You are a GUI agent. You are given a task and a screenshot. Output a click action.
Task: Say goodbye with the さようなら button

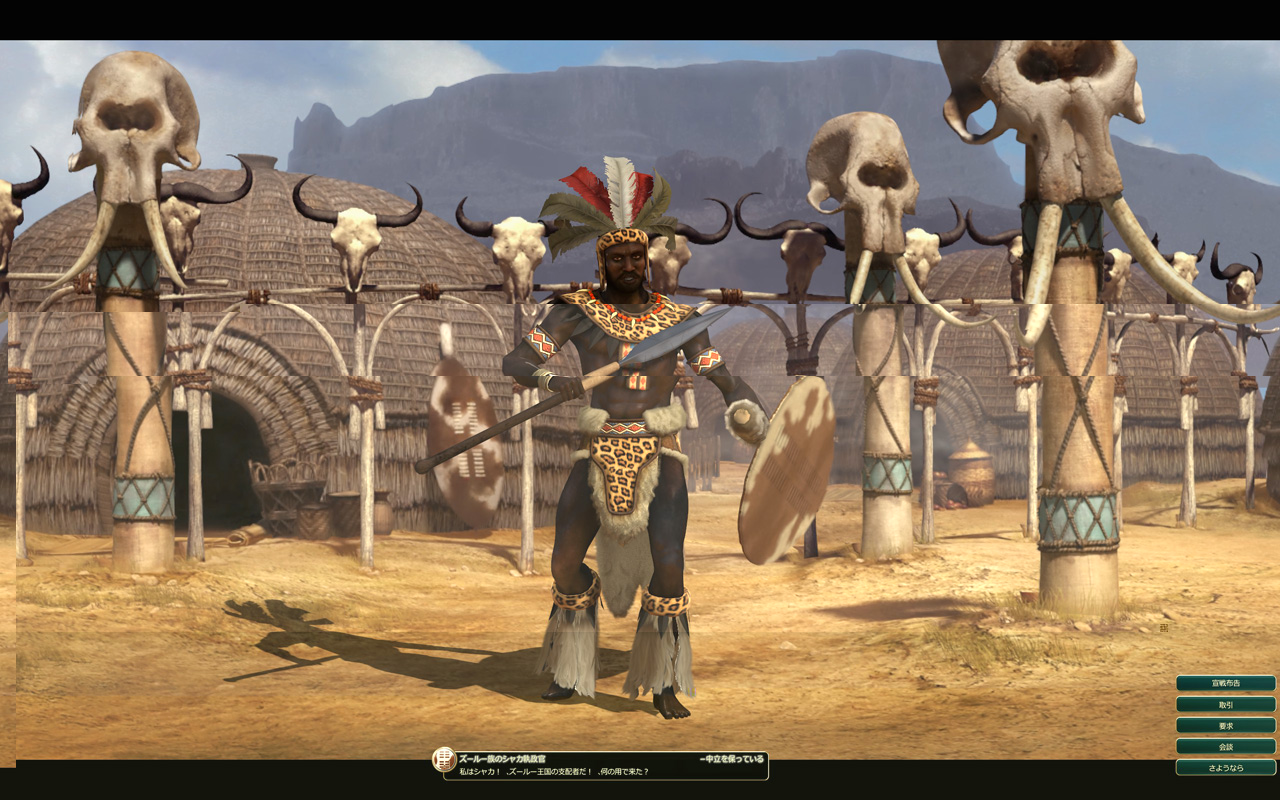(1225, 767)
